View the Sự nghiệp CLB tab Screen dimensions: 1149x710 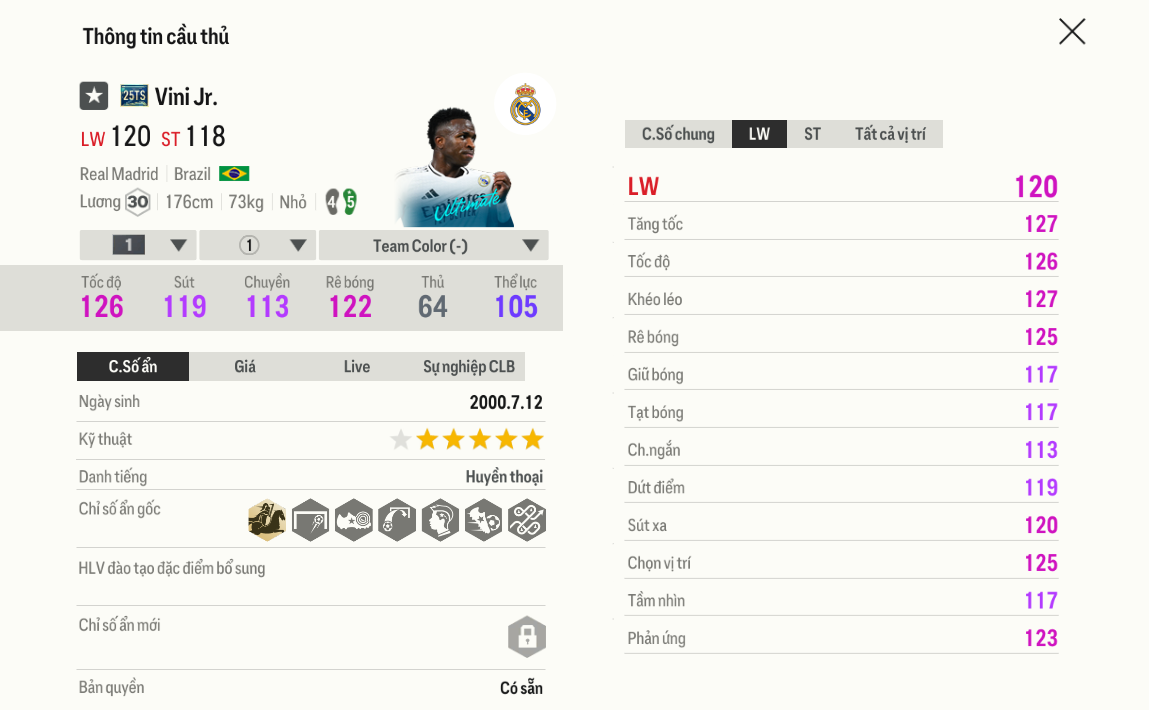(468, 367)
